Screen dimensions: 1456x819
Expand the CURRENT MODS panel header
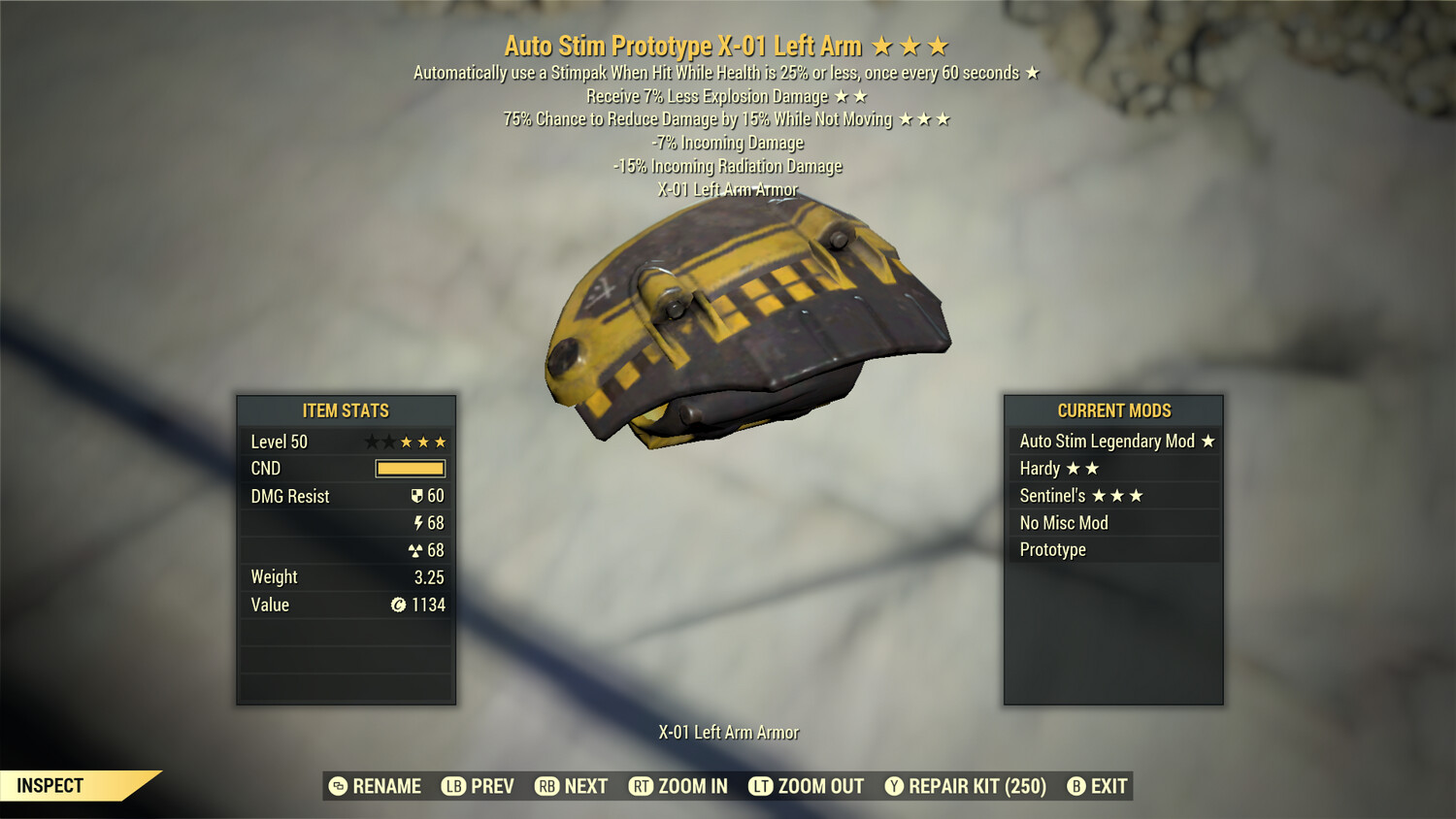[1112, 410]
